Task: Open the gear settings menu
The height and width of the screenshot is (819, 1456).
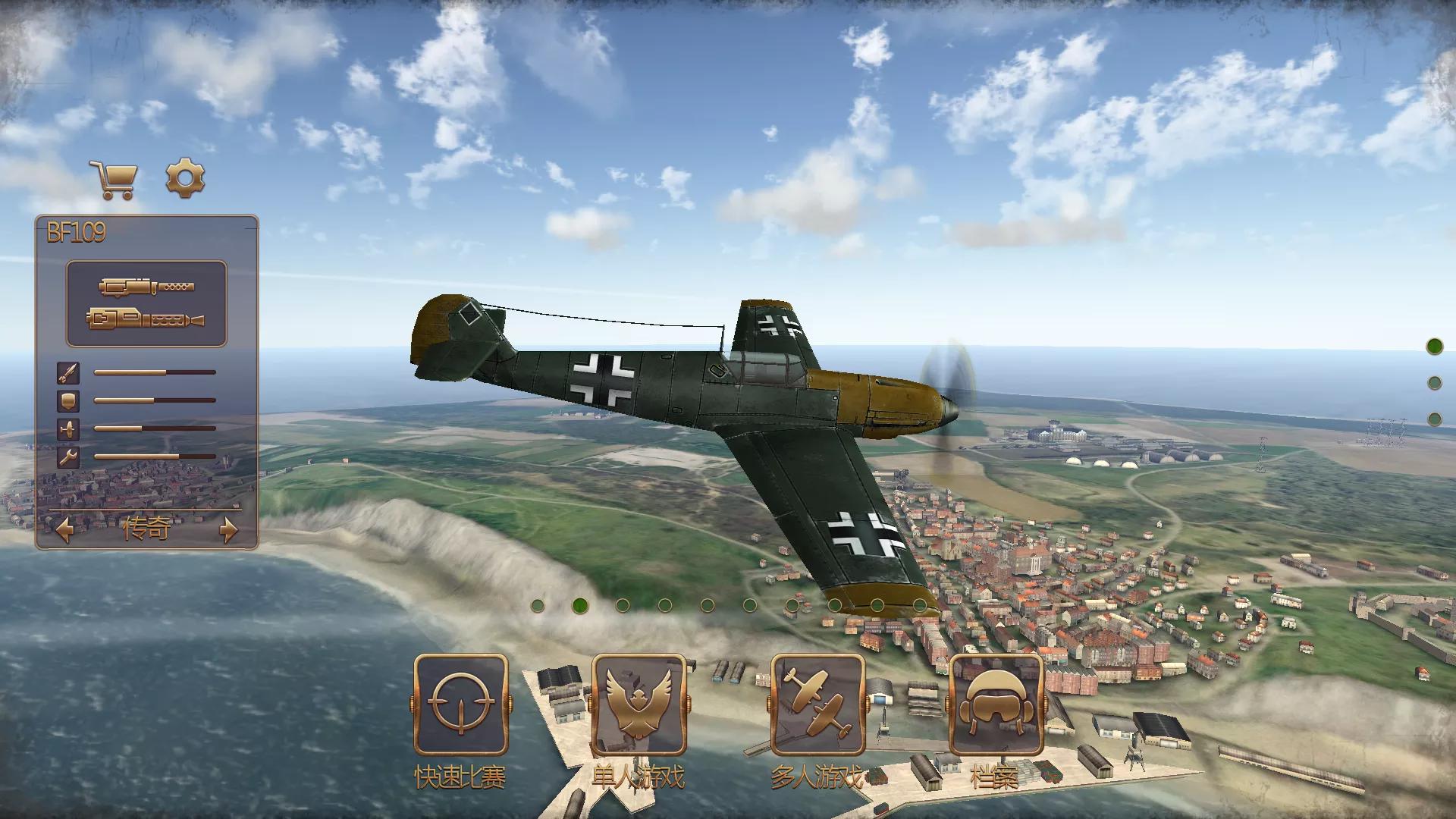Action: pyautogui.click(x=185, y=178)
